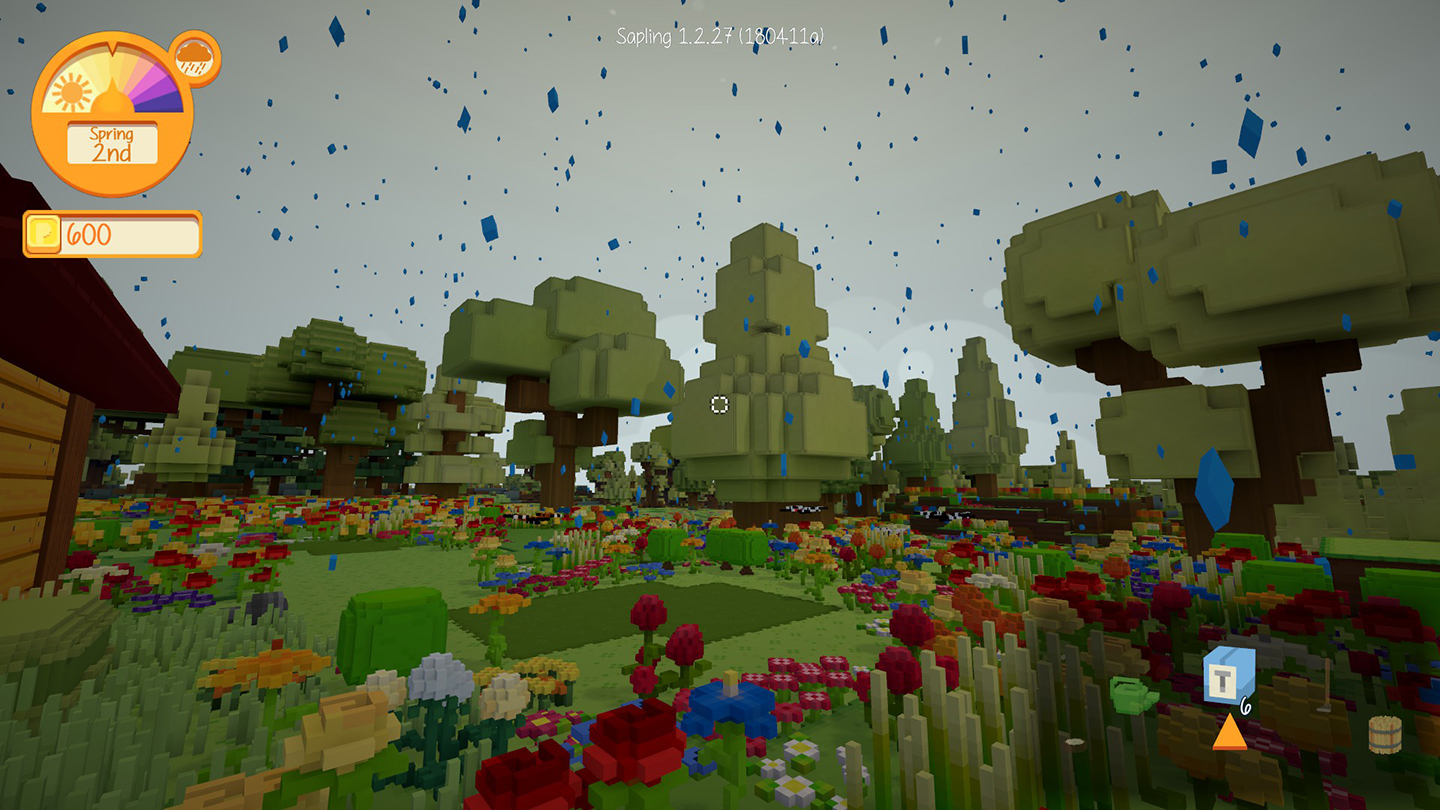Choose the green watering can tool
Image resolution: width=1440 pixels, height=810 pixels.
pos(1132,693)
